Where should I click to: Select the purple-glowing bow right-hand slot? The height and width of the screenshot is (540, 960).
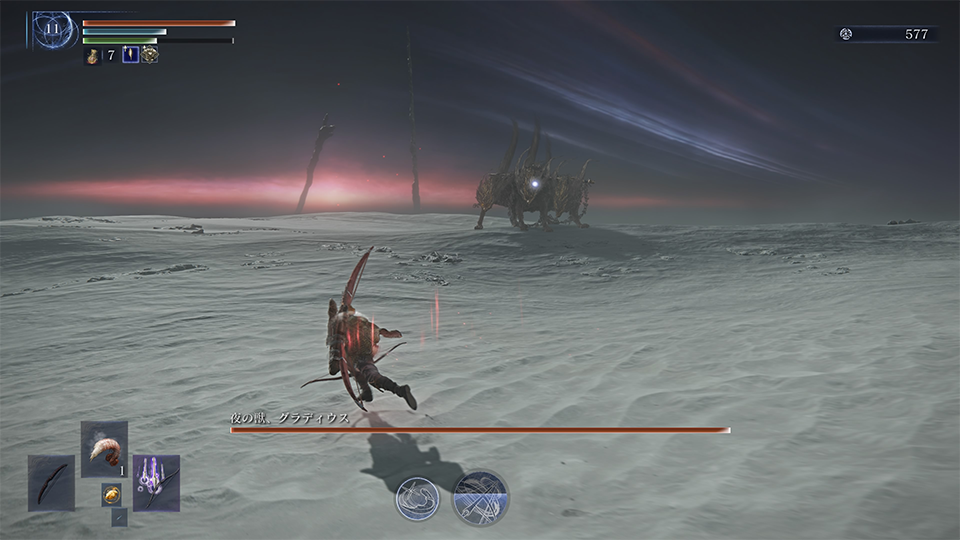[156, 483]
